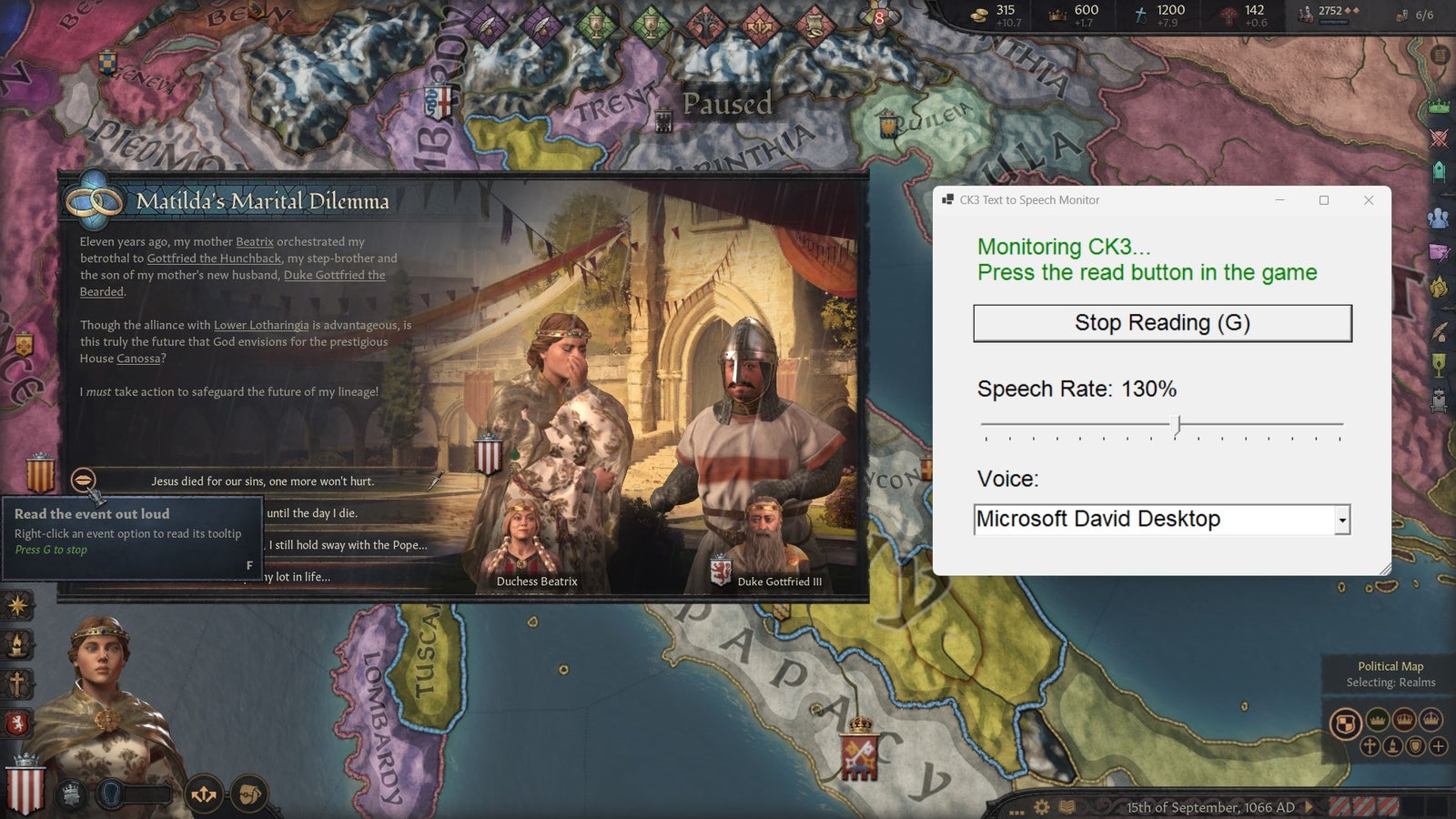Screen dimensions: 1456x819
Task: Click the read event out loud icon
Action: point(83,480)
